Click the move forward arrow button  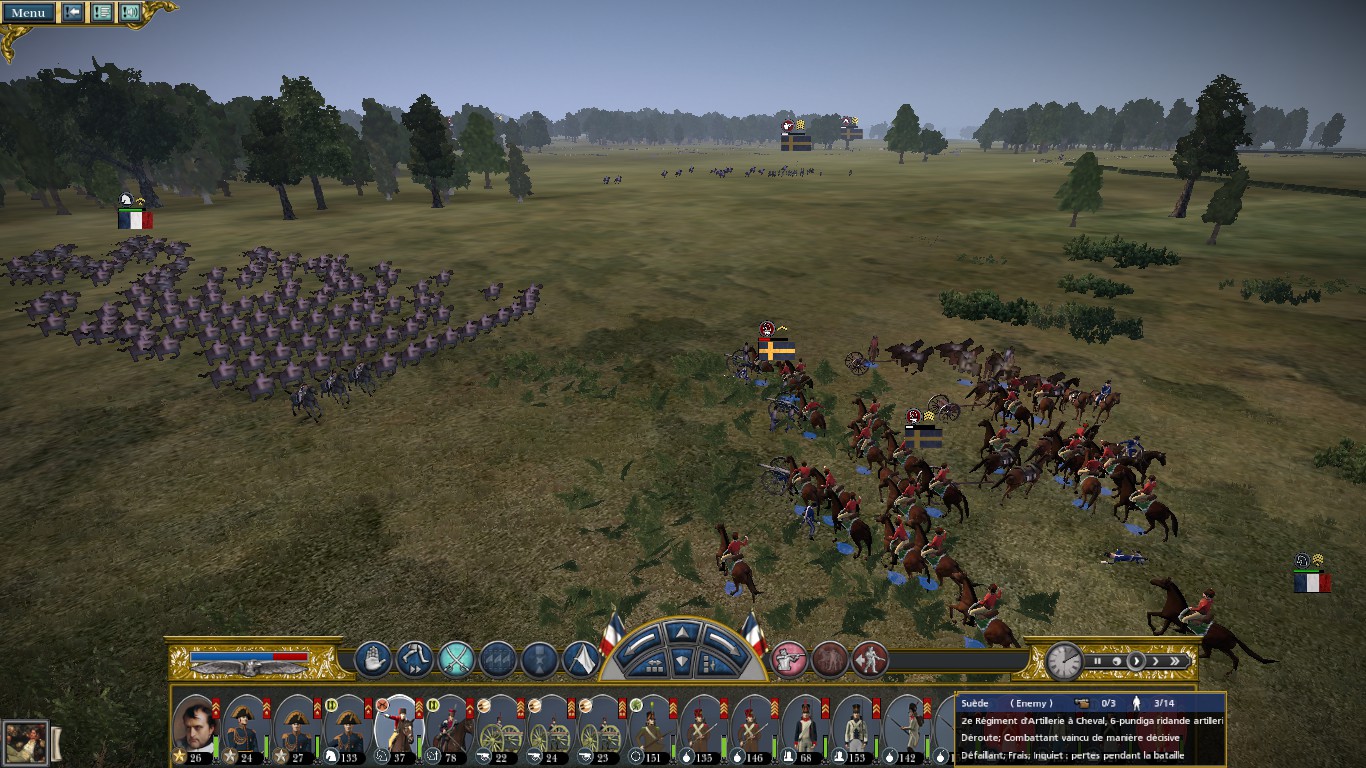(682, 633)
